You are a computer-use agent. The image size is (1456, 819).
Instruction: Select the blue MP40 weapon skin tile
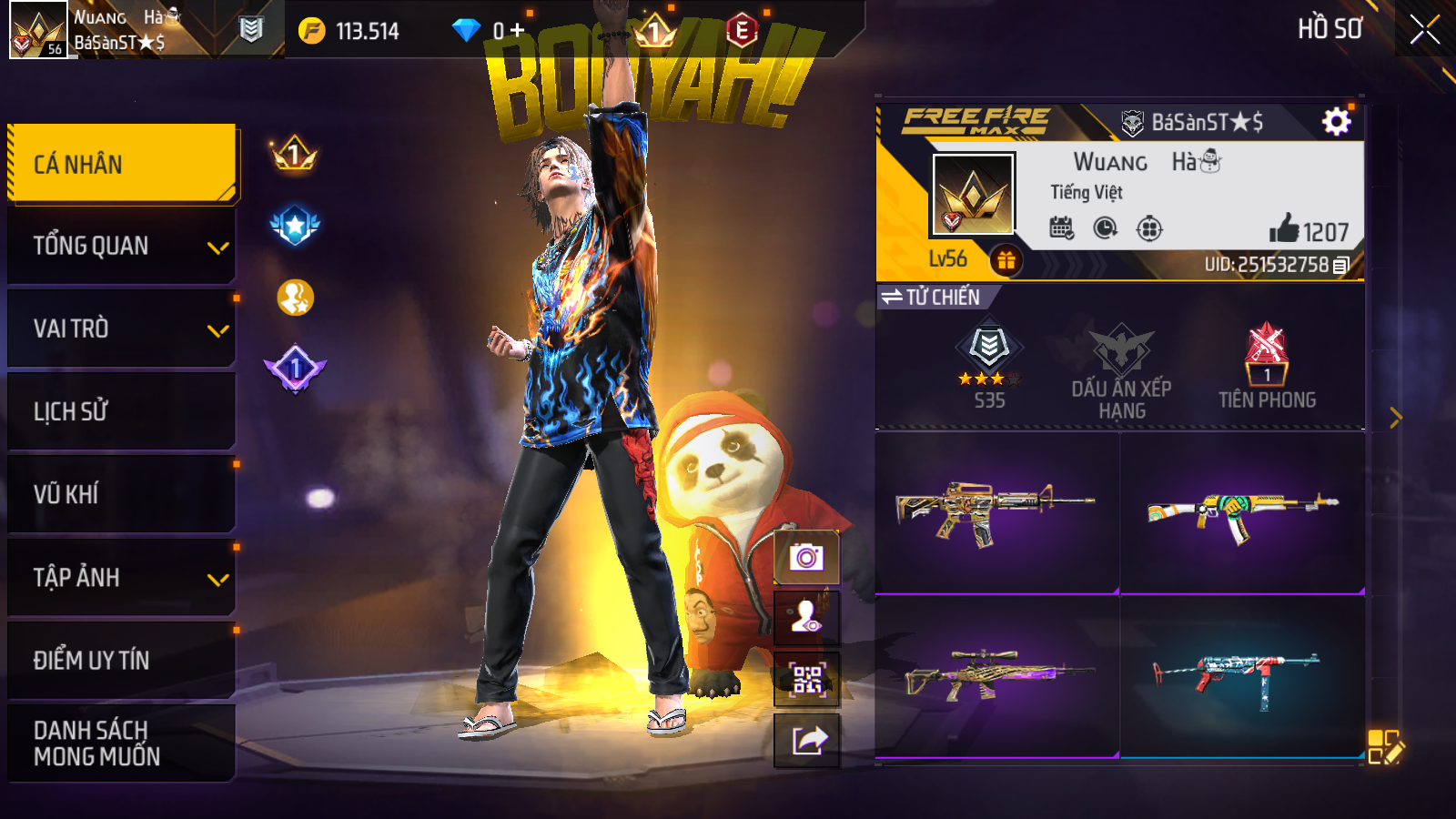(x=1242, y=675)
